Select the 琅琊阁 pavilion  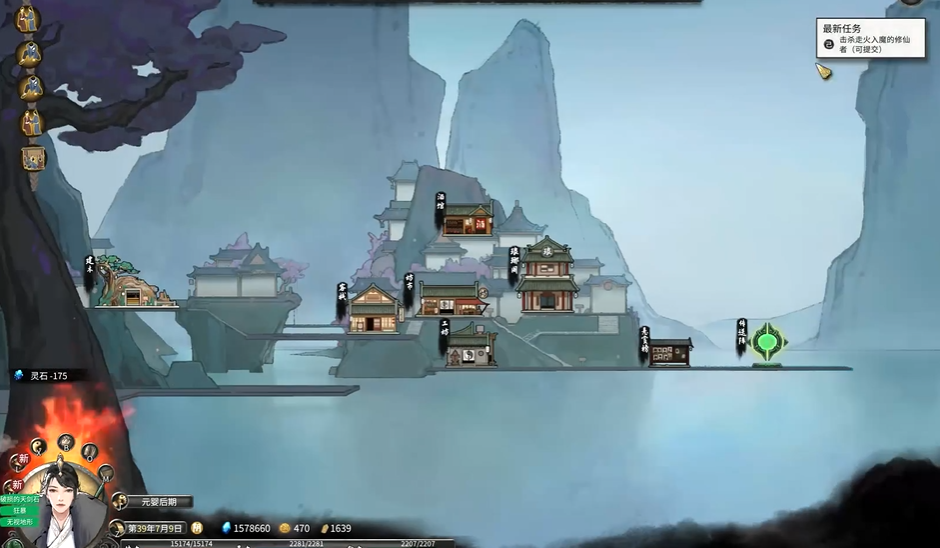(x=547, y=274)
